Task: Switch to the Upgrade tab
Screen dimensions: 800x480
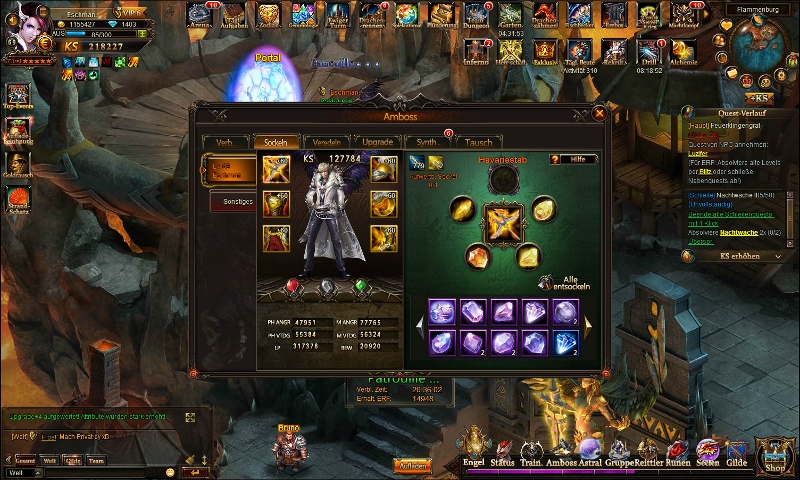Action: click(x=377, y=142)
